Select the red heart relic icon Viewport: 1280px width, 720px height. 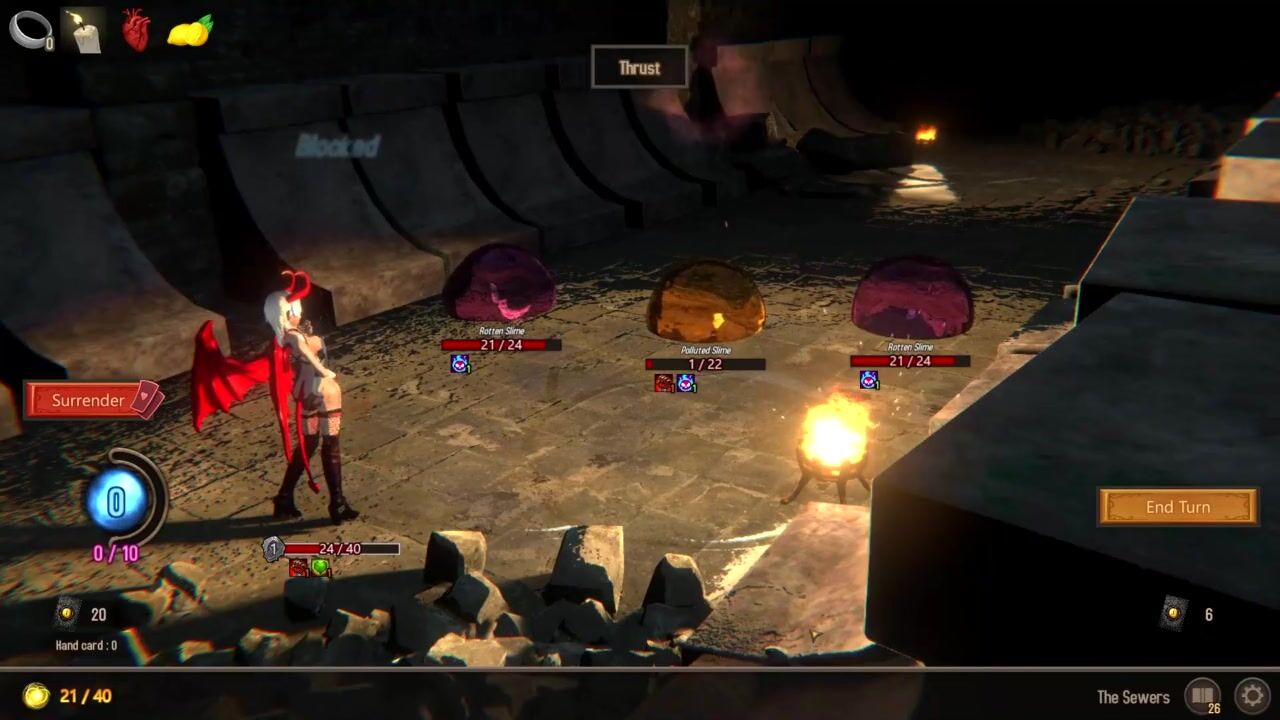point(136,30)
